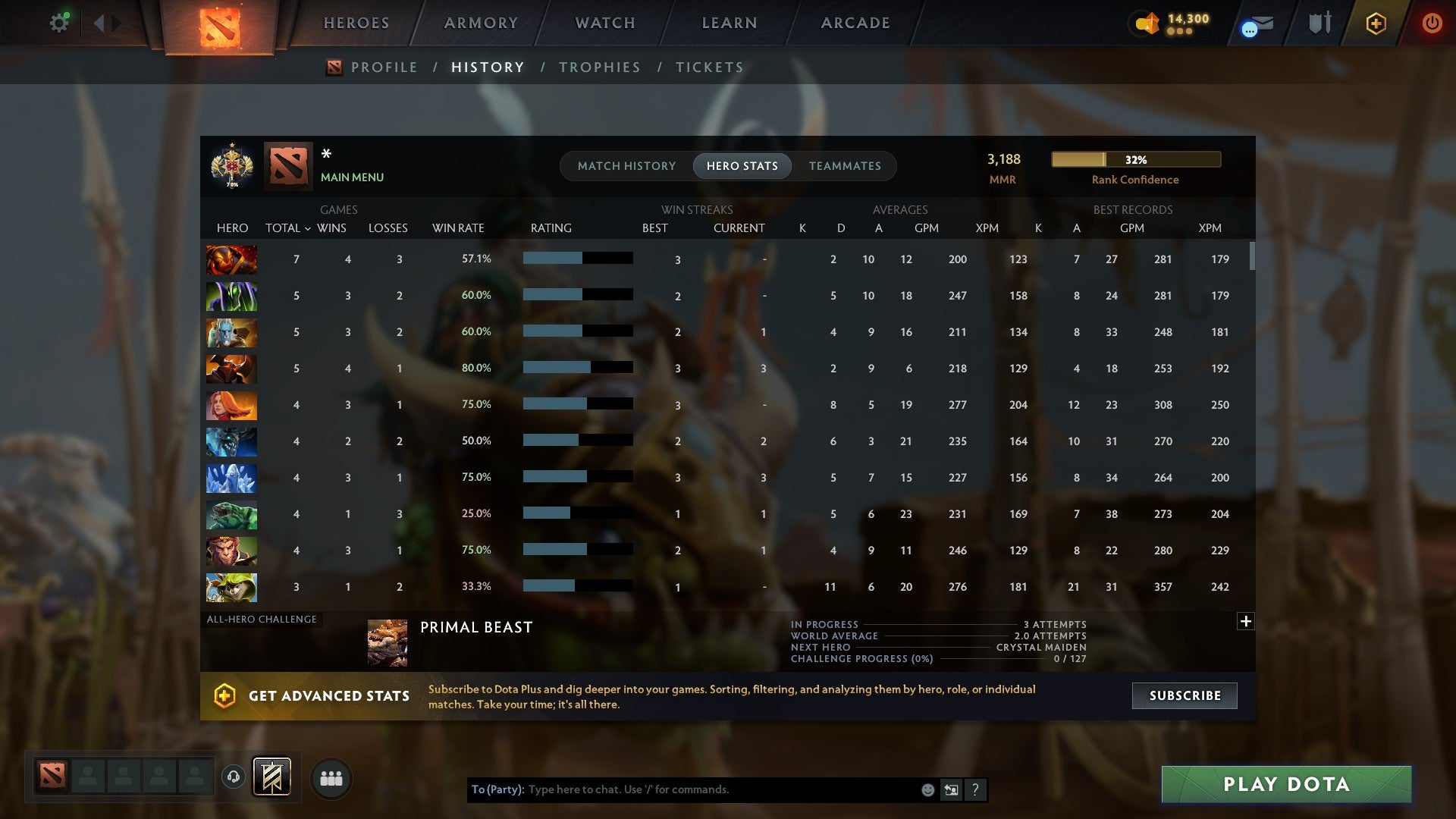Switch to the MATCH HISTORY tab
The height and width of the screenshot is (819, 1456).
click(626, 166)
